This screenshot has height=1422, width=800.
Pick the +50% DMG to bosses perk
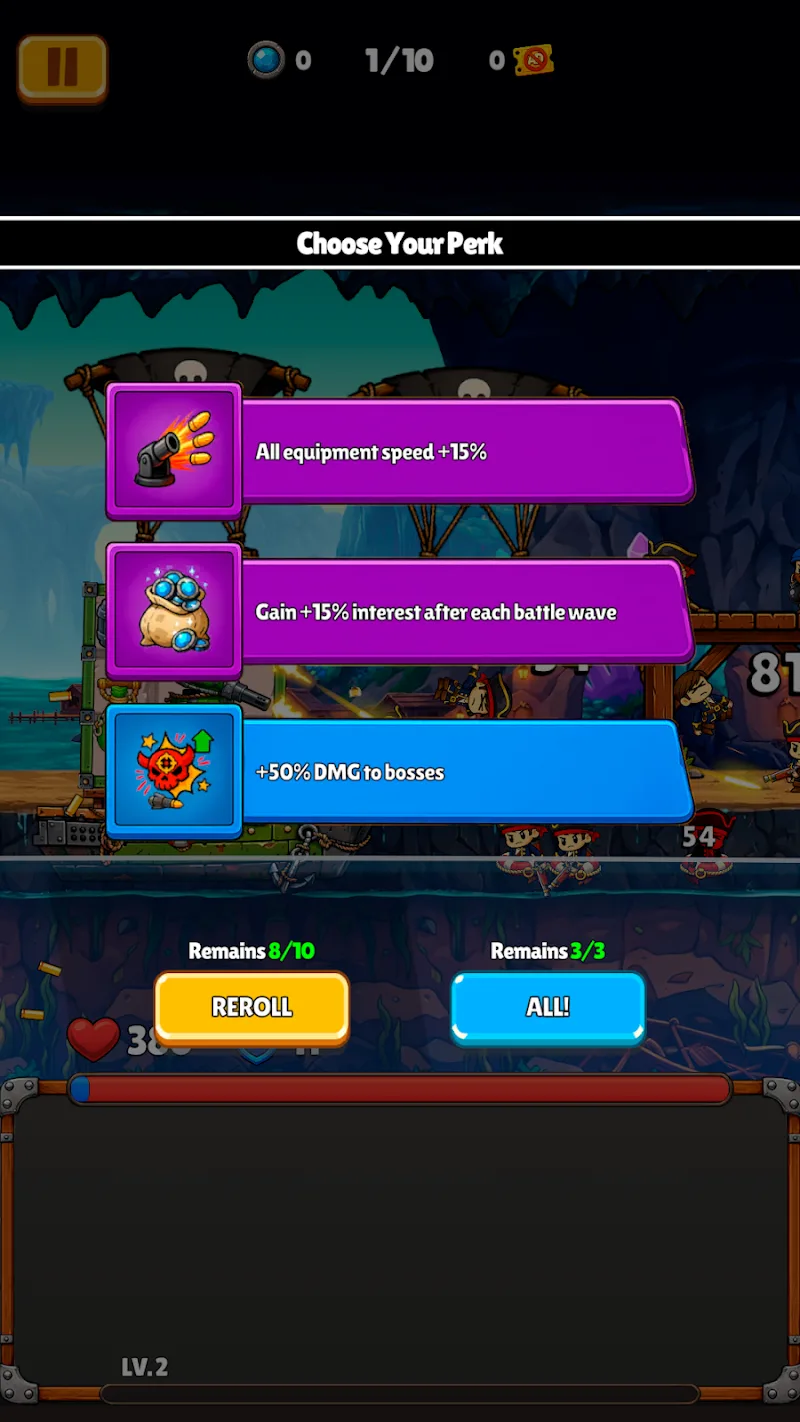(400, 772)
